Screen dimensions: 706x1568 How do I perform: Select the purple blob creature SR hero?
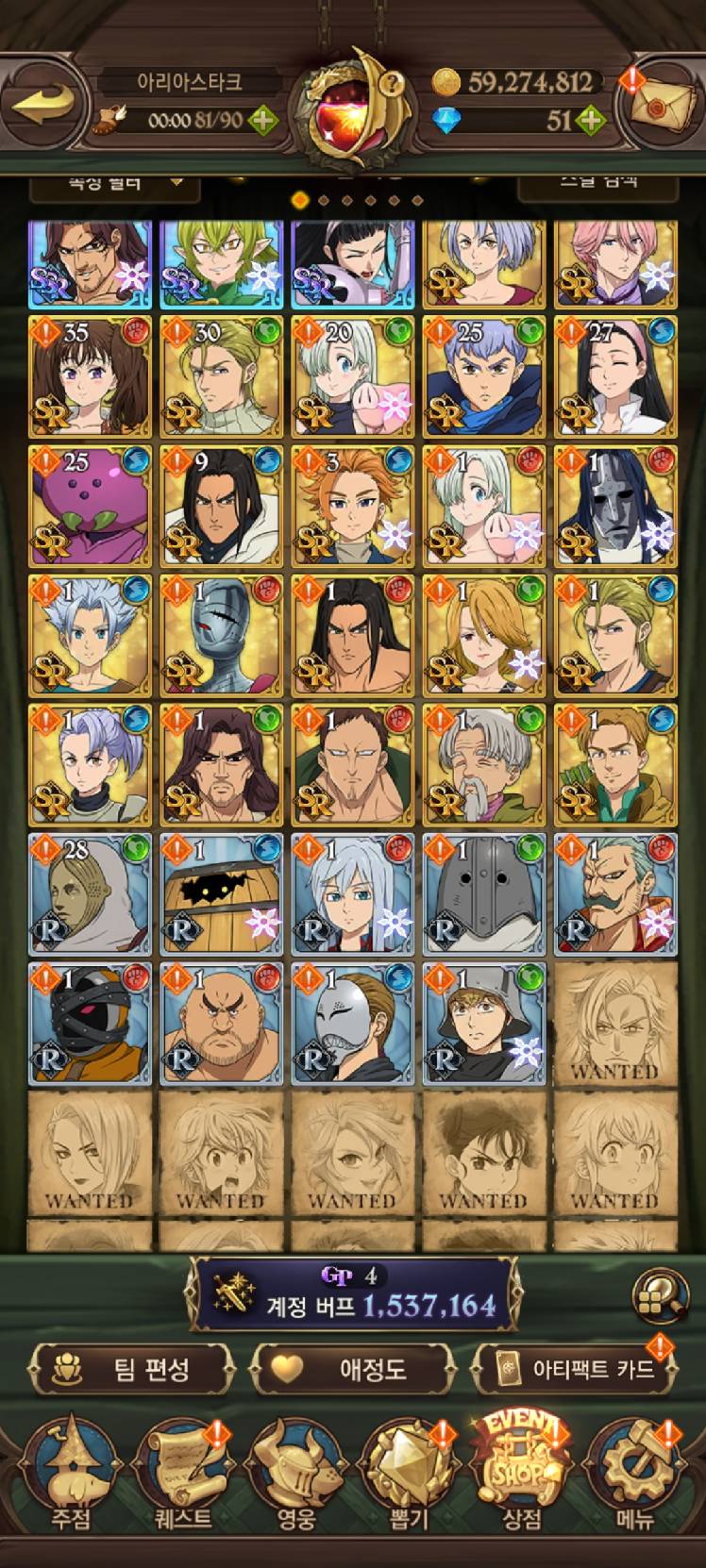90,506
